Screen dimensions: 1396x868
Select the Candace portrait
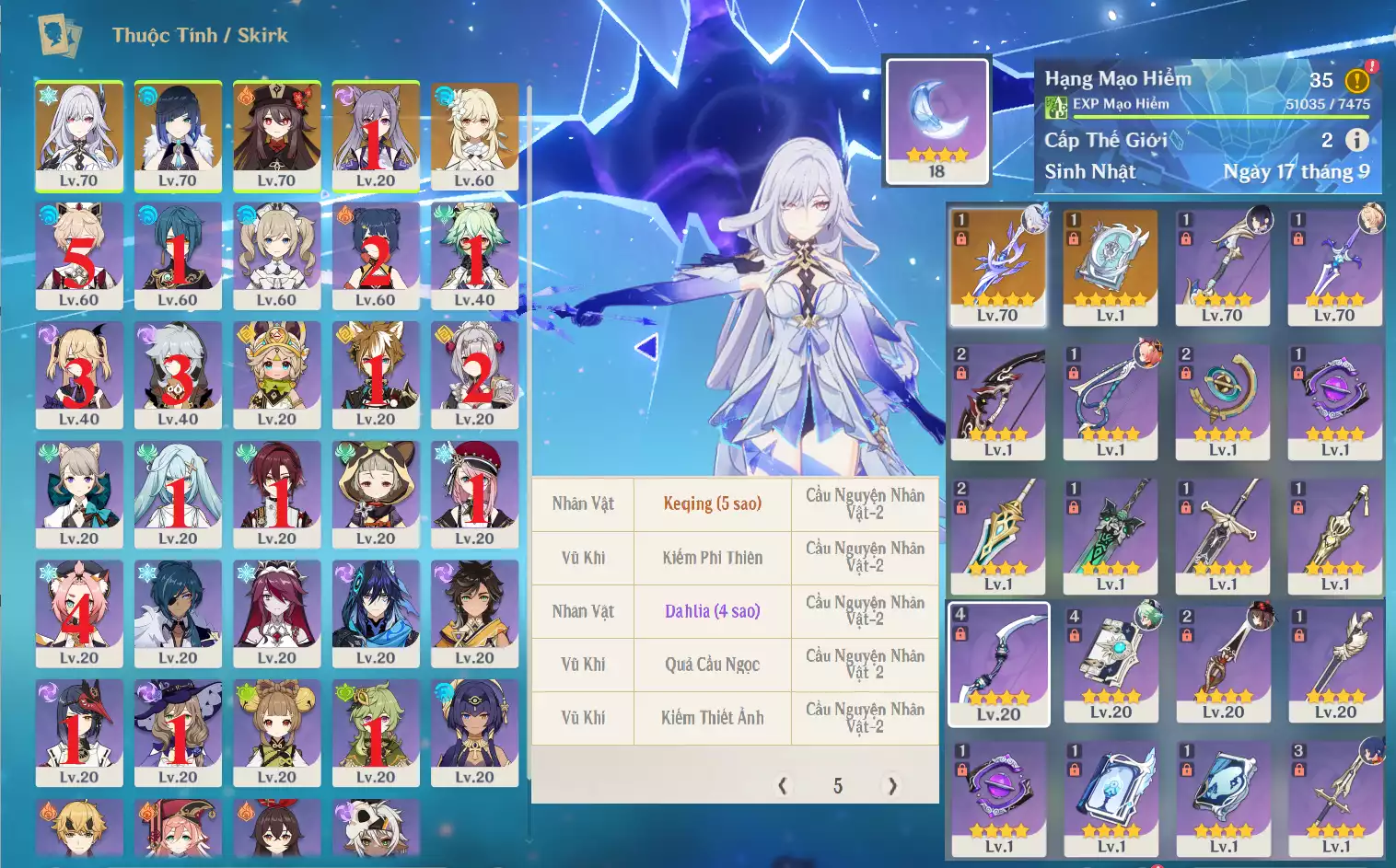click(474, 733)
